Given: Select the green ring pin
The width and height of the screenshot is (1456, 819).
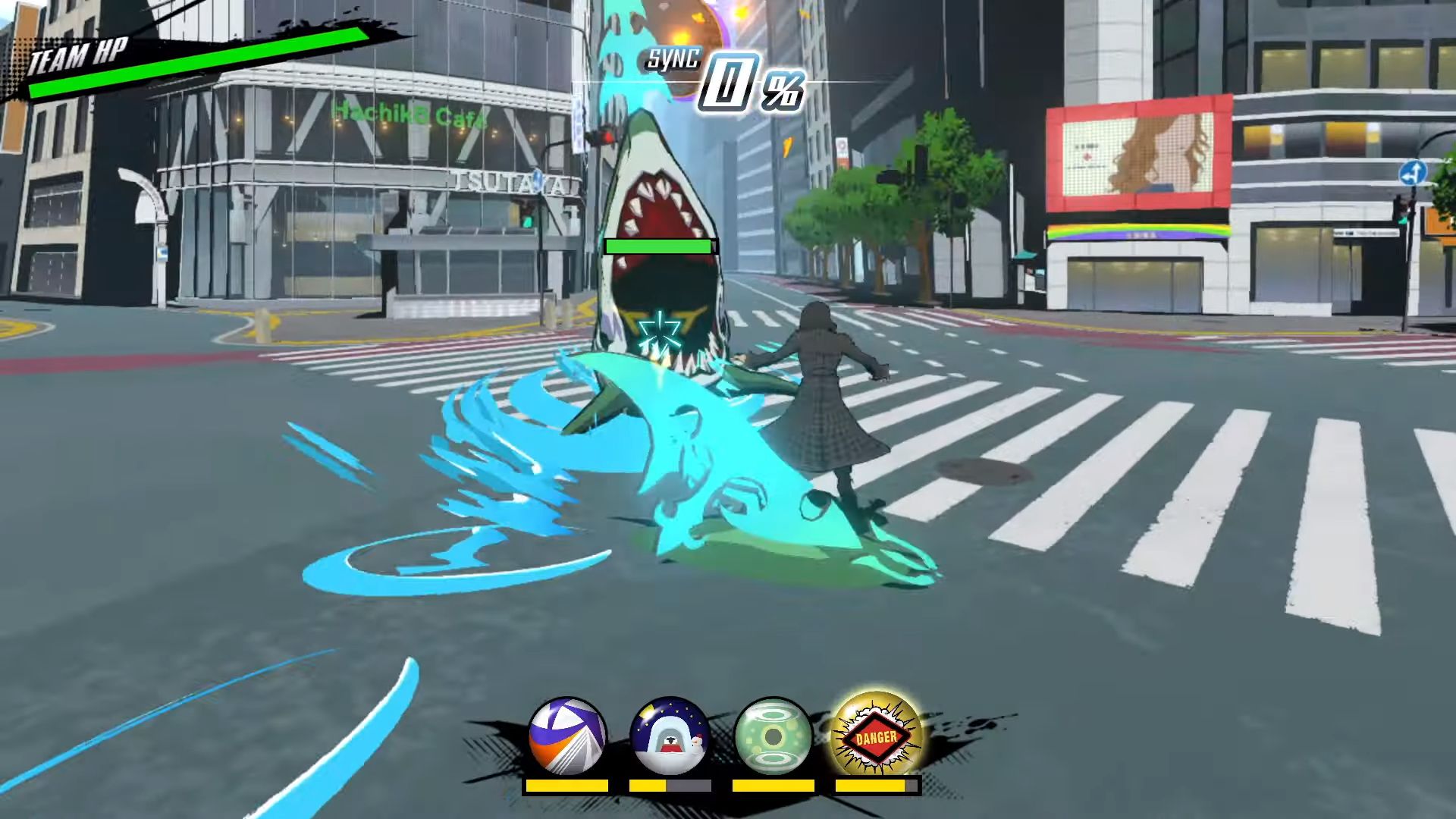Looking at the screenshot, I should (x=773, y=736).
